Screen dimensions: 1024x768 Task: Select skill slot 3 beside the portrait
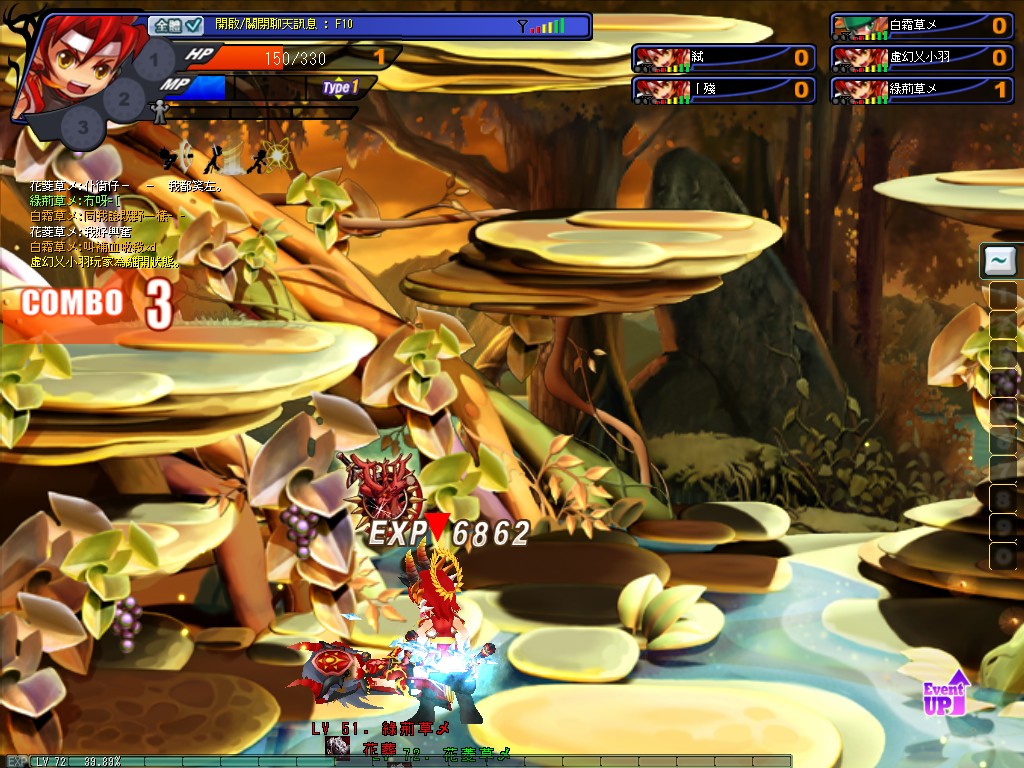84,127
